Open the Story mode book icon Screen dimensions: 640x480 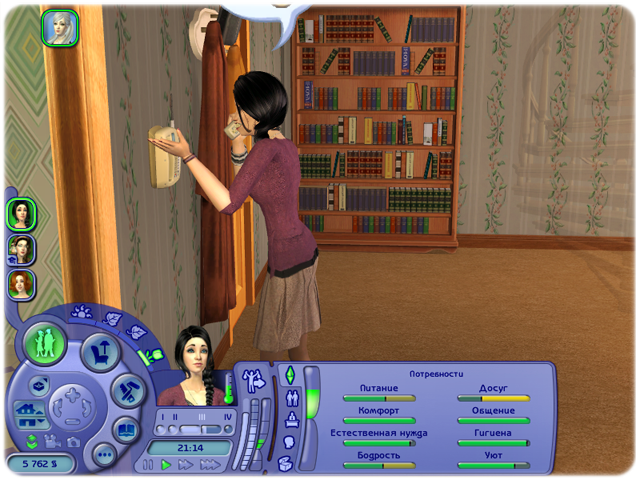pyautogui.click(x=126, y=430)
